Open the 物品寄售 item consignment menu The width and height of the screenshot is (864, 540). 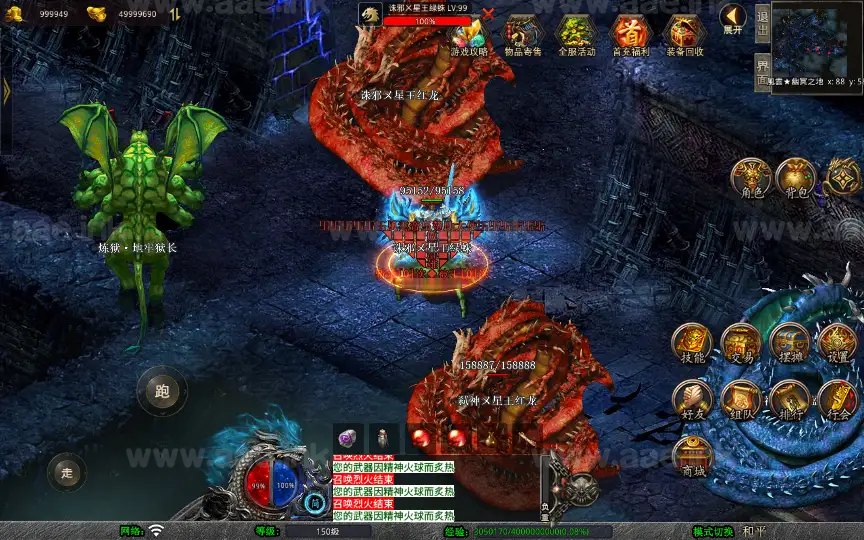click(522, 34)
